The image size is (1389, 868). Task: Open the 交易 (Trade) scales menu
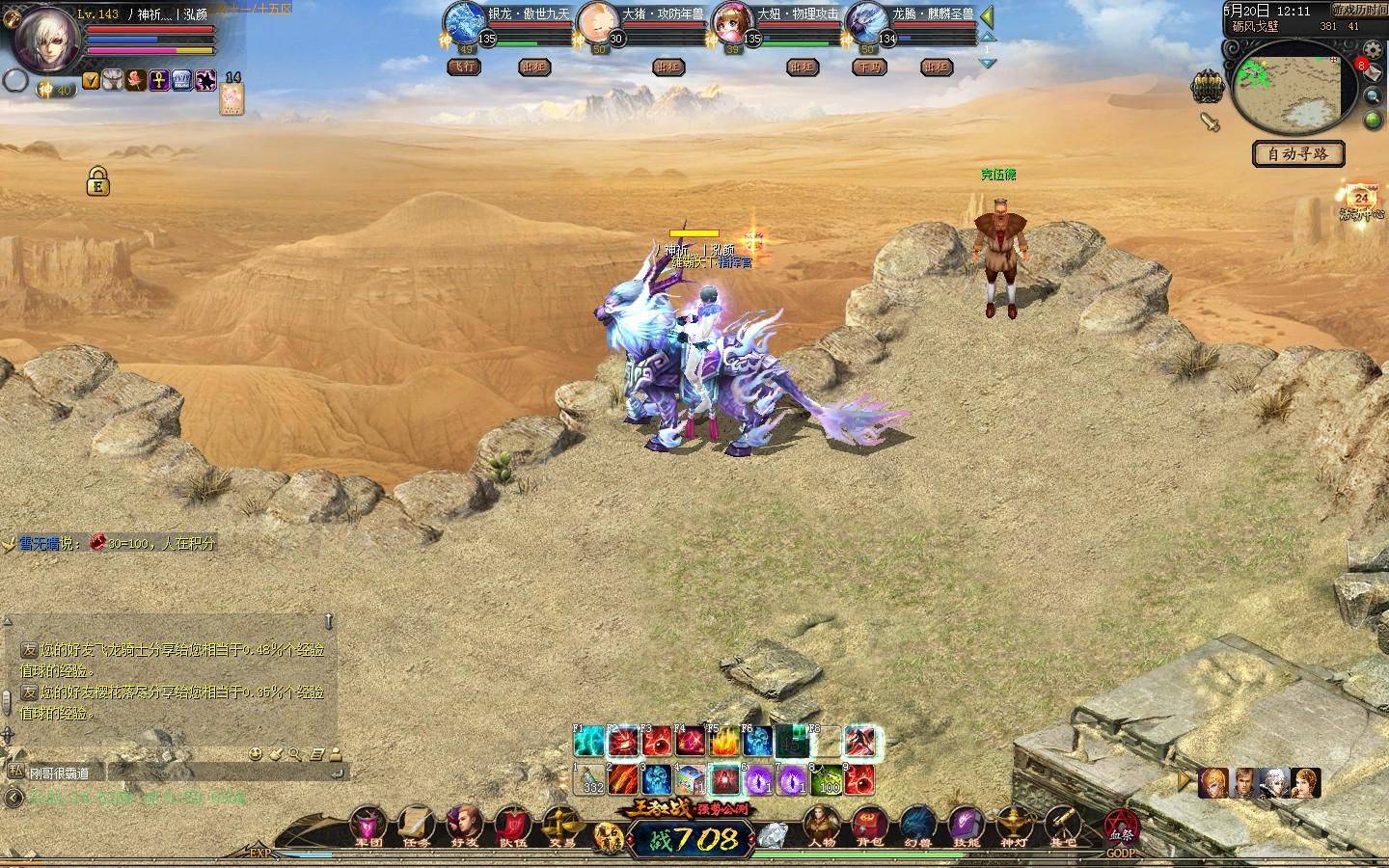560,826
